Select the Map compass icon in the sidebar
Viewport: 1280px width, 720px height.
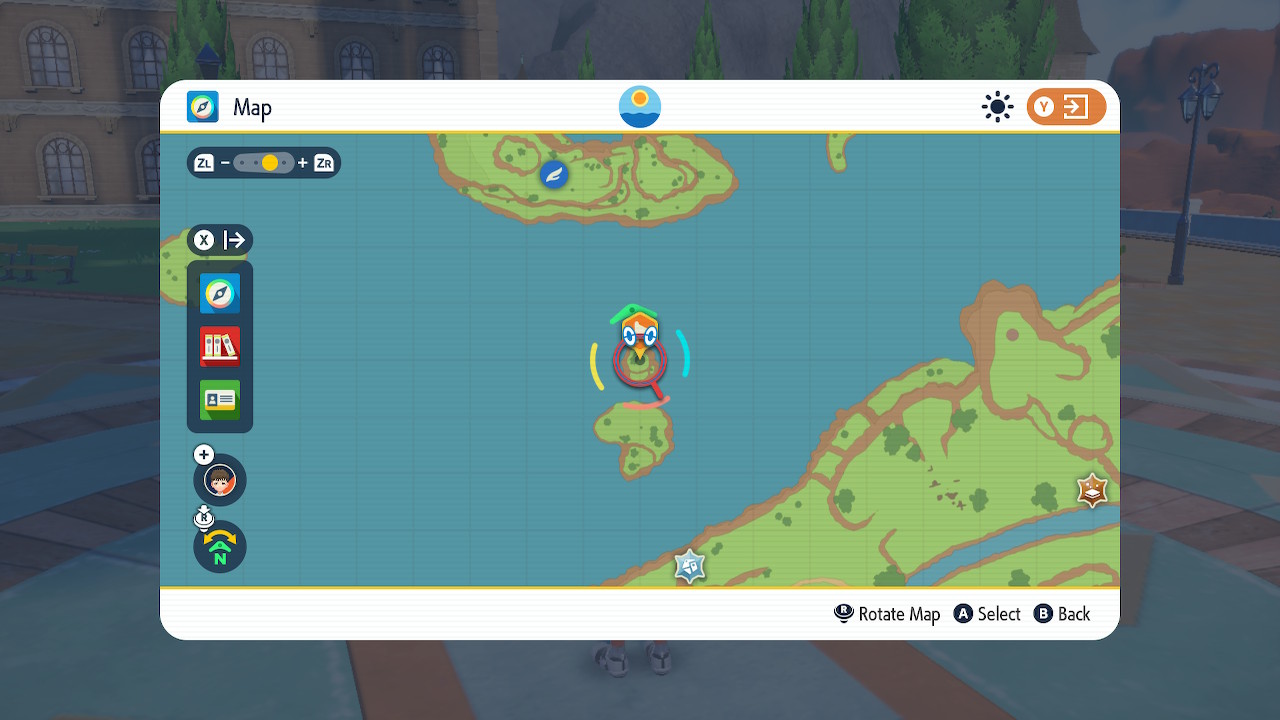(219, 293)
